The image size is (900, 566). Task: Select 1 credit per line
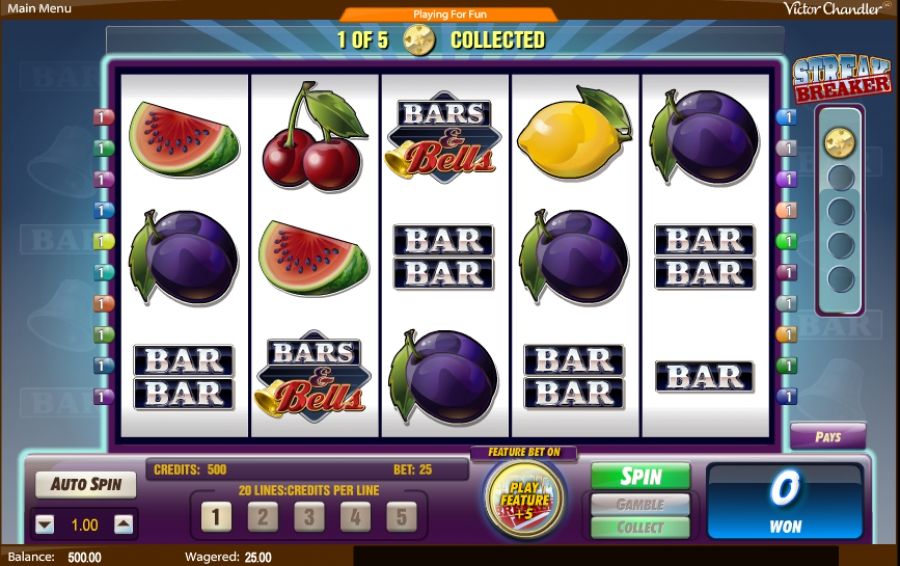(x=216, y=517)
